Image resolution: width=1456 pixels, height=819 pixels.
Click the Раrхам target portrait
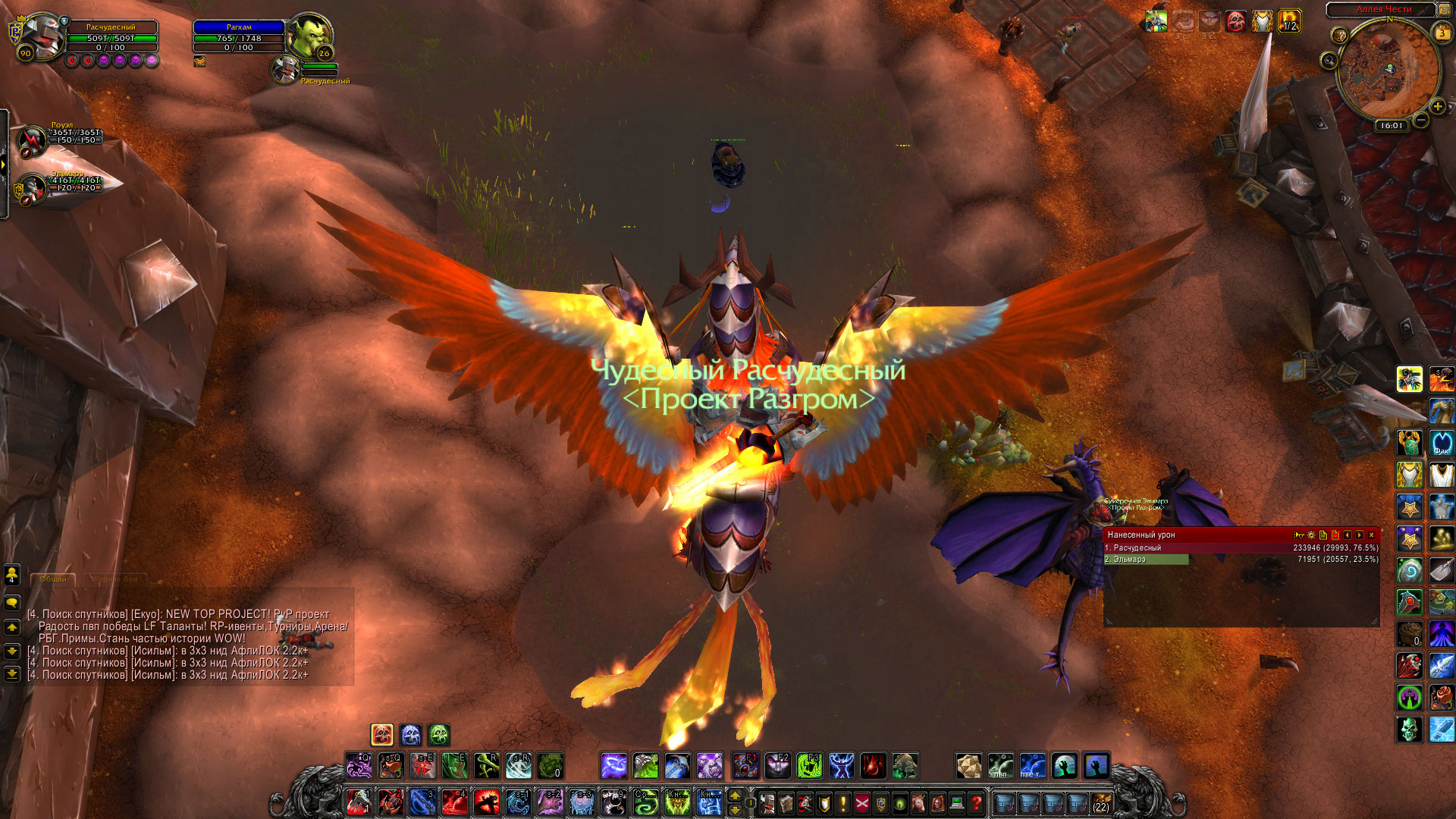click(309, 34)
